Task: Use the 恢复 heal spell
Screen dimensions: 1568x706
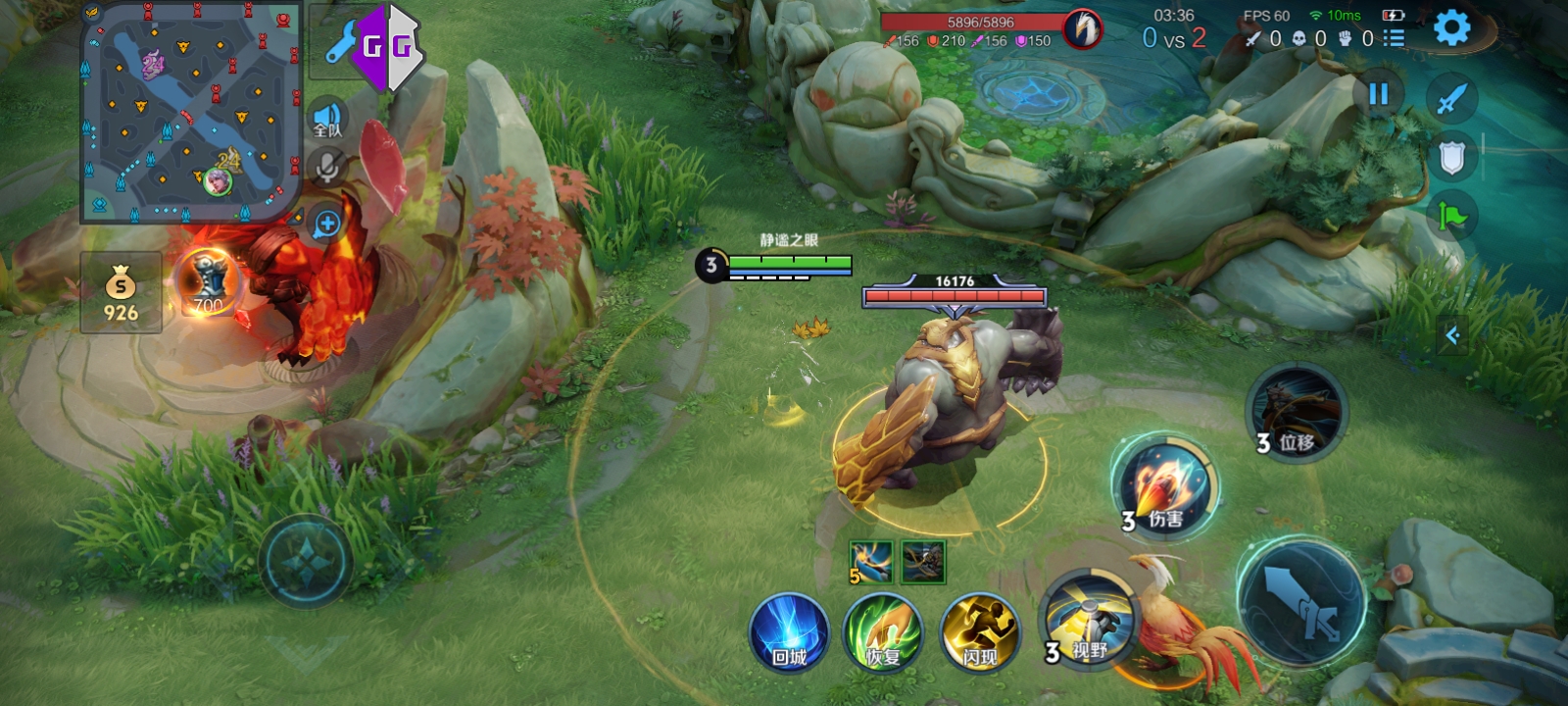Action: click(883, 632)
